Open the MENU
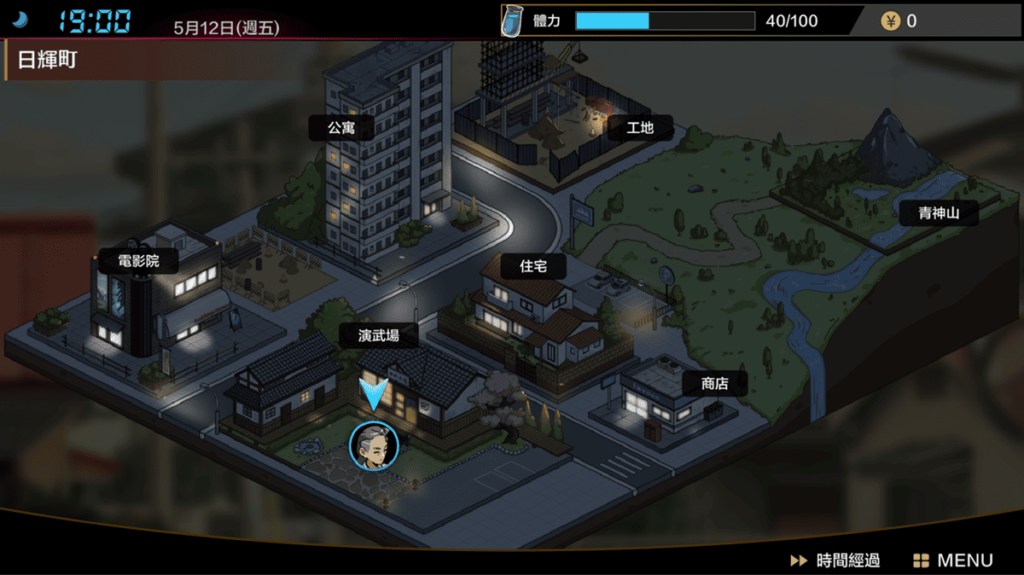Image resolution: width=1024 pixels, height=575 pixels. 953,560
